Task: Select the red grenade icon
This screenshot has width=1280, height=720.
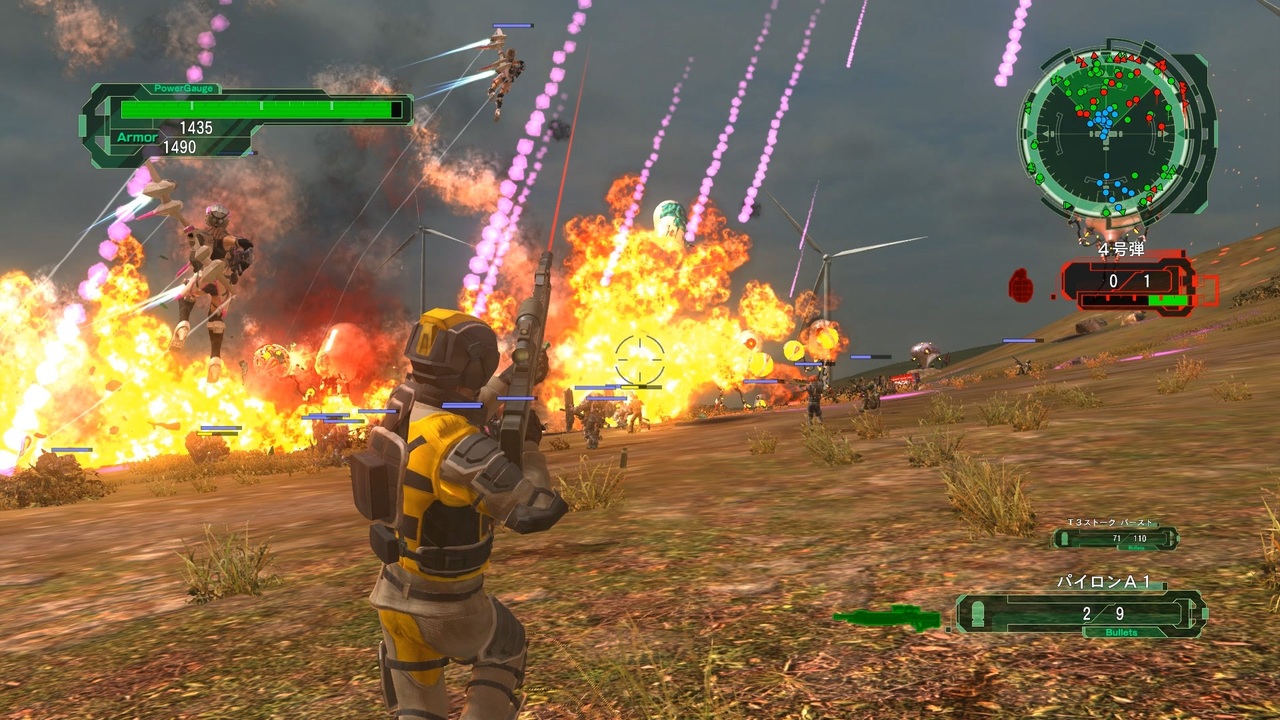Action: (x=1021, y=285)
